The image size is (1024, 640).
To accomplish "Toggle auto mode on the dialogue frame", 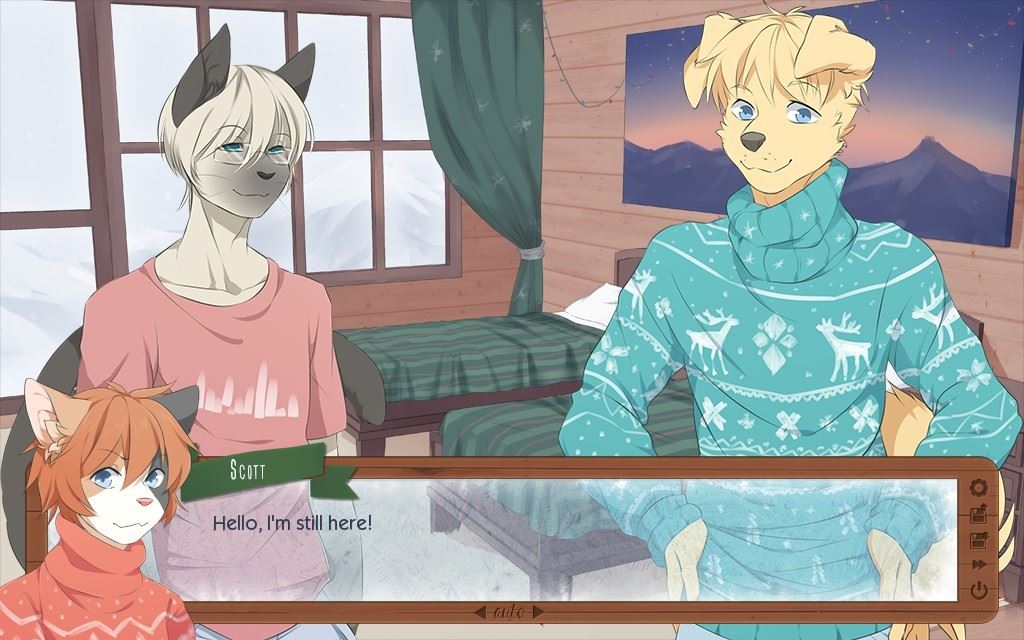I will coord(511,611).
